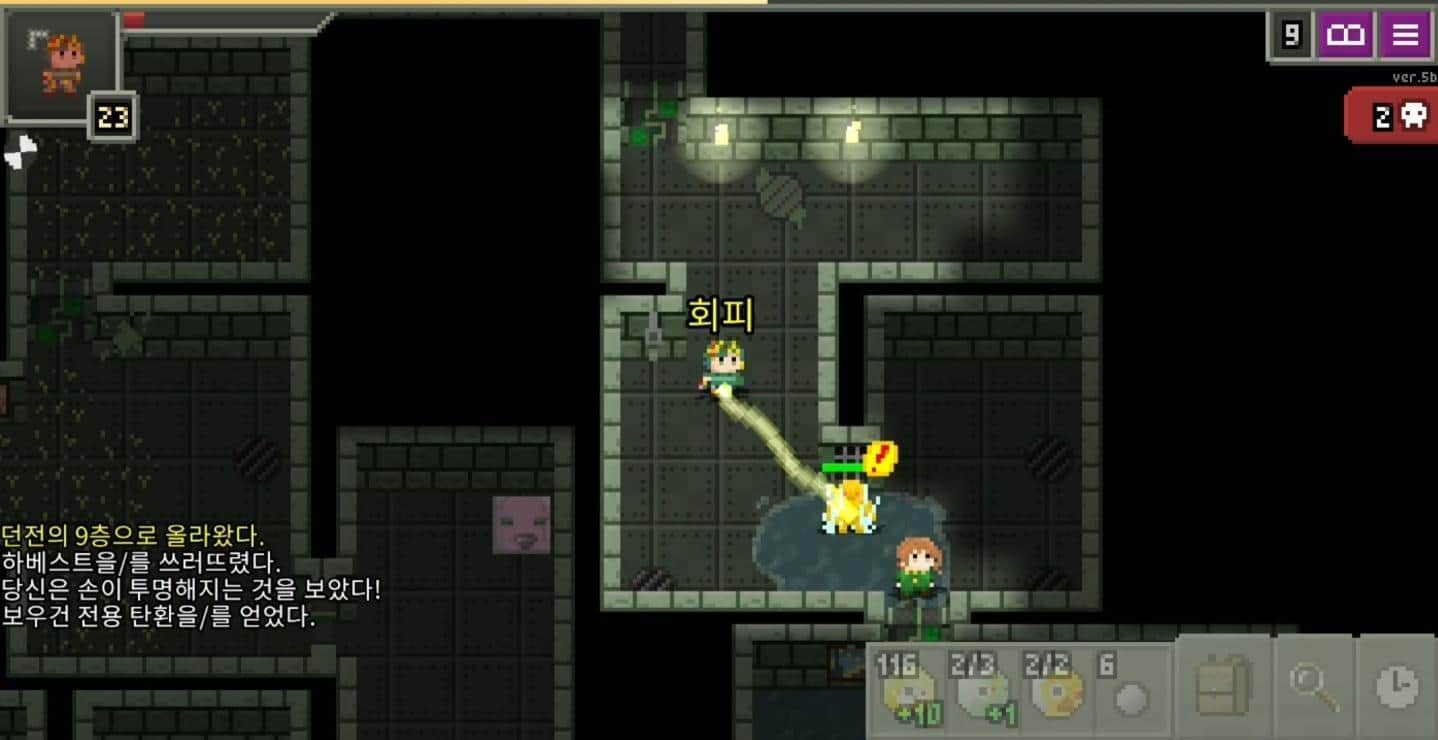Click the black-and-white buff icon under the portrait
This screenshot has height=740, width=1438.
click(x=20, y=152)
